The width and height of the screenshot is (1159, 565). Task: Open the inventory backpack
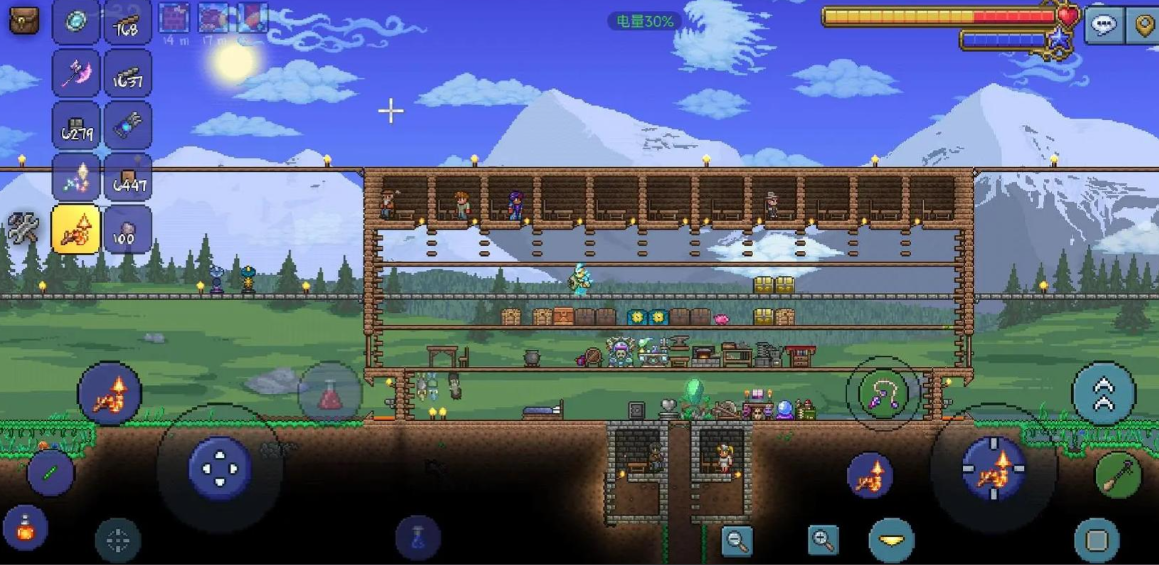tap(24, 20)
